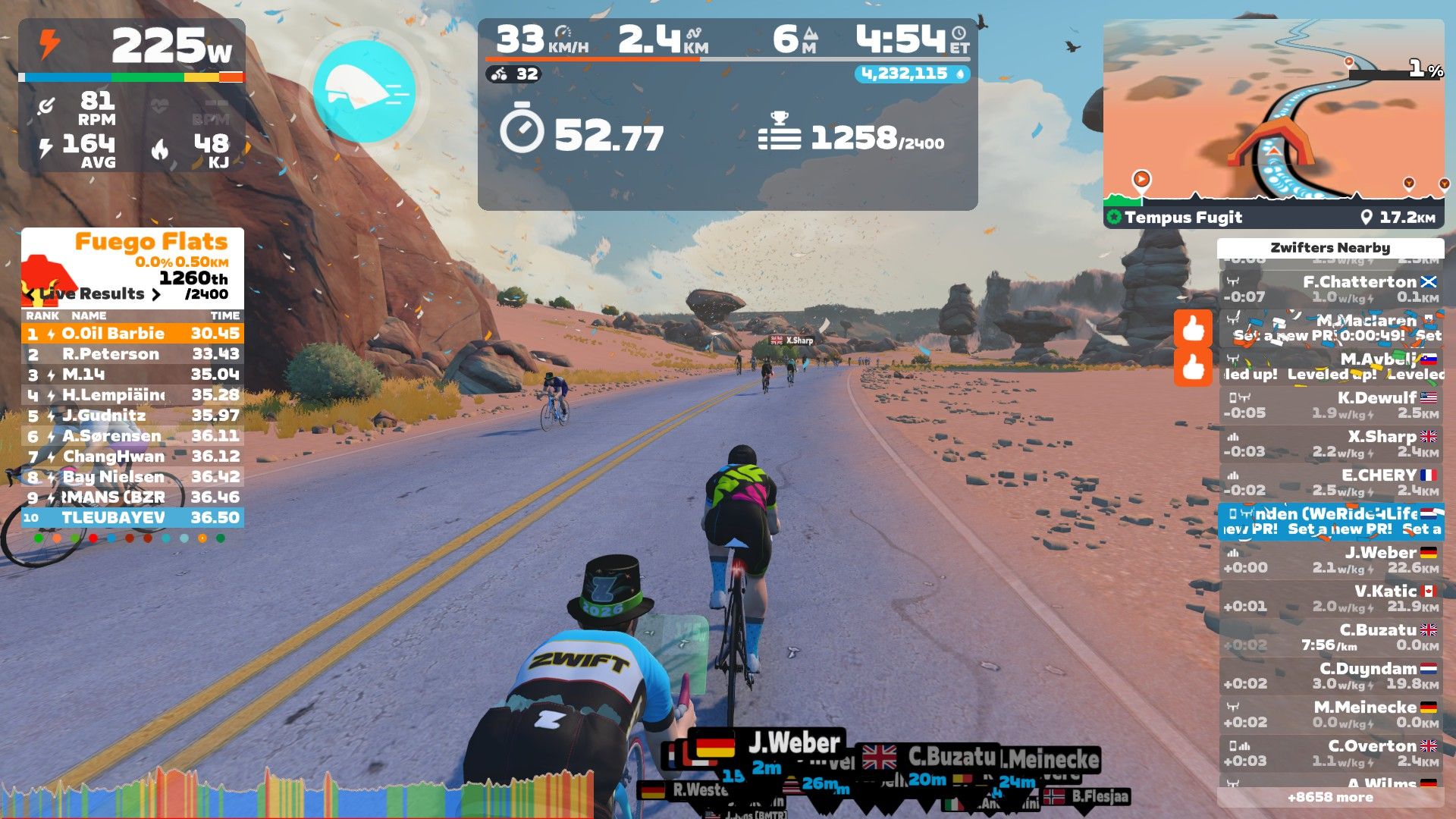This screenshot has height=819, width=1456.
Task: Give Ride On to M.Avbelj
Action: 1193,368
